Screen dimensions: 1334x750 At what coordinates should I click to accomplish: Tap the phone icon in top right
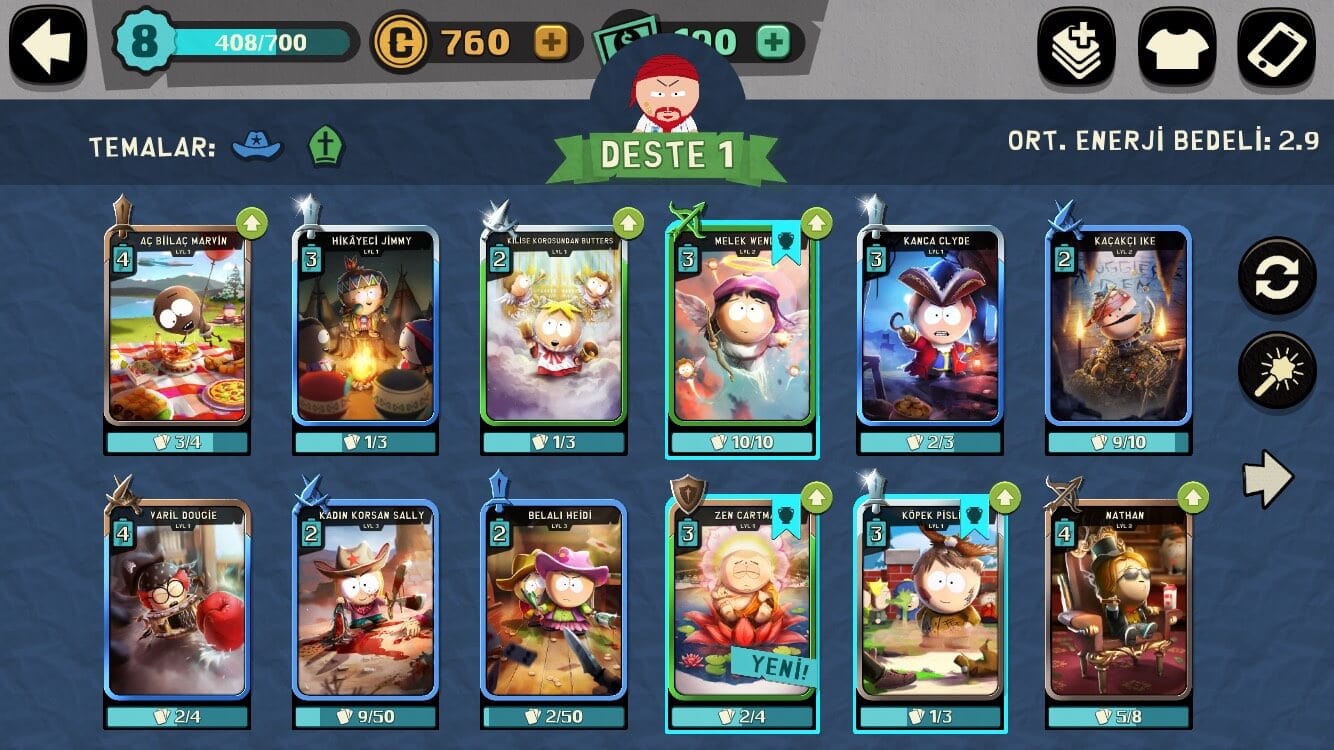[x=1275, y=44]
